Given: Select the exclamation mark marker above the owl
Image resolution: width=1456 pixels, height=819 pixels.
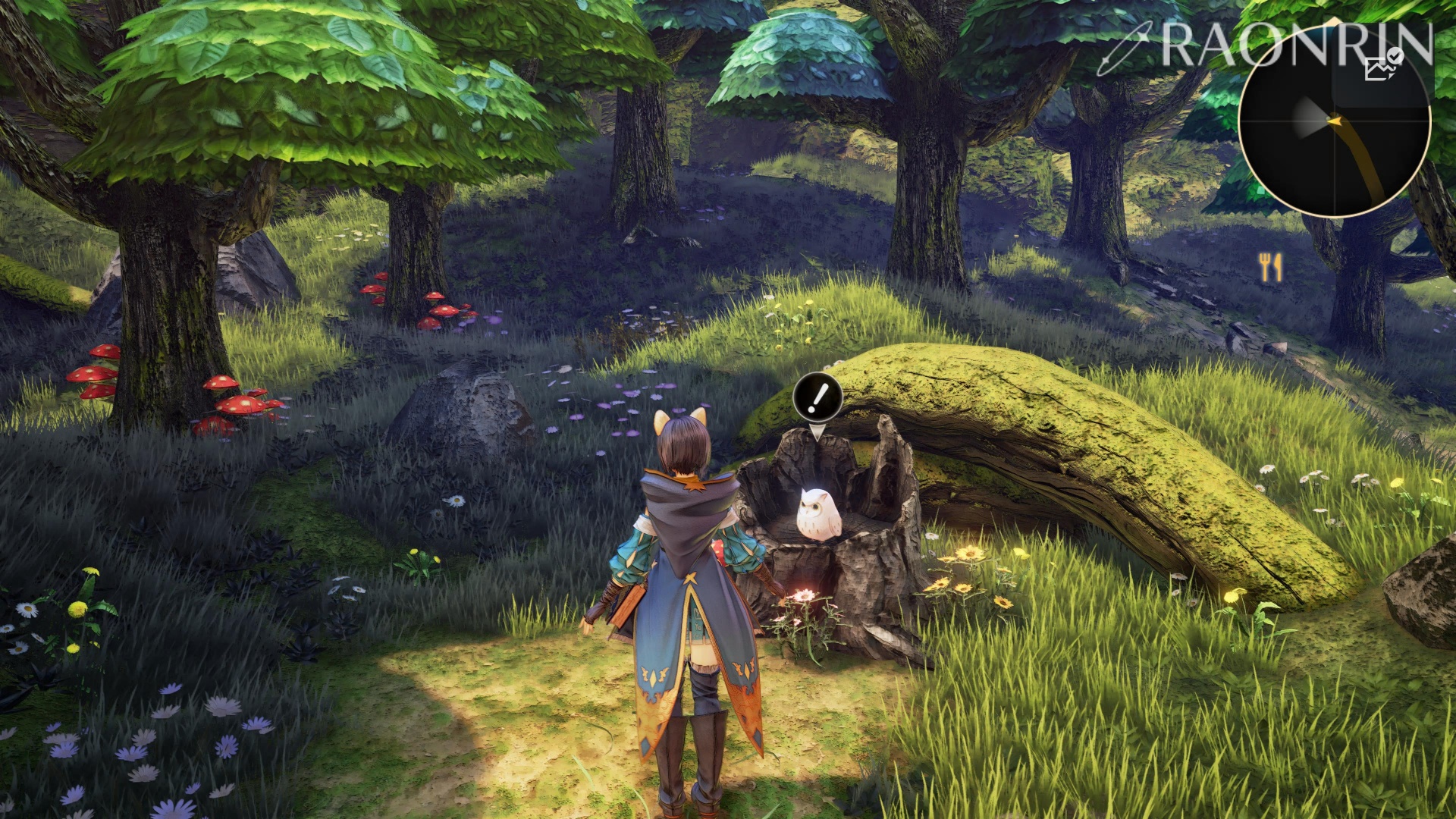Looking at the screenshot, I should click(817, 397).
